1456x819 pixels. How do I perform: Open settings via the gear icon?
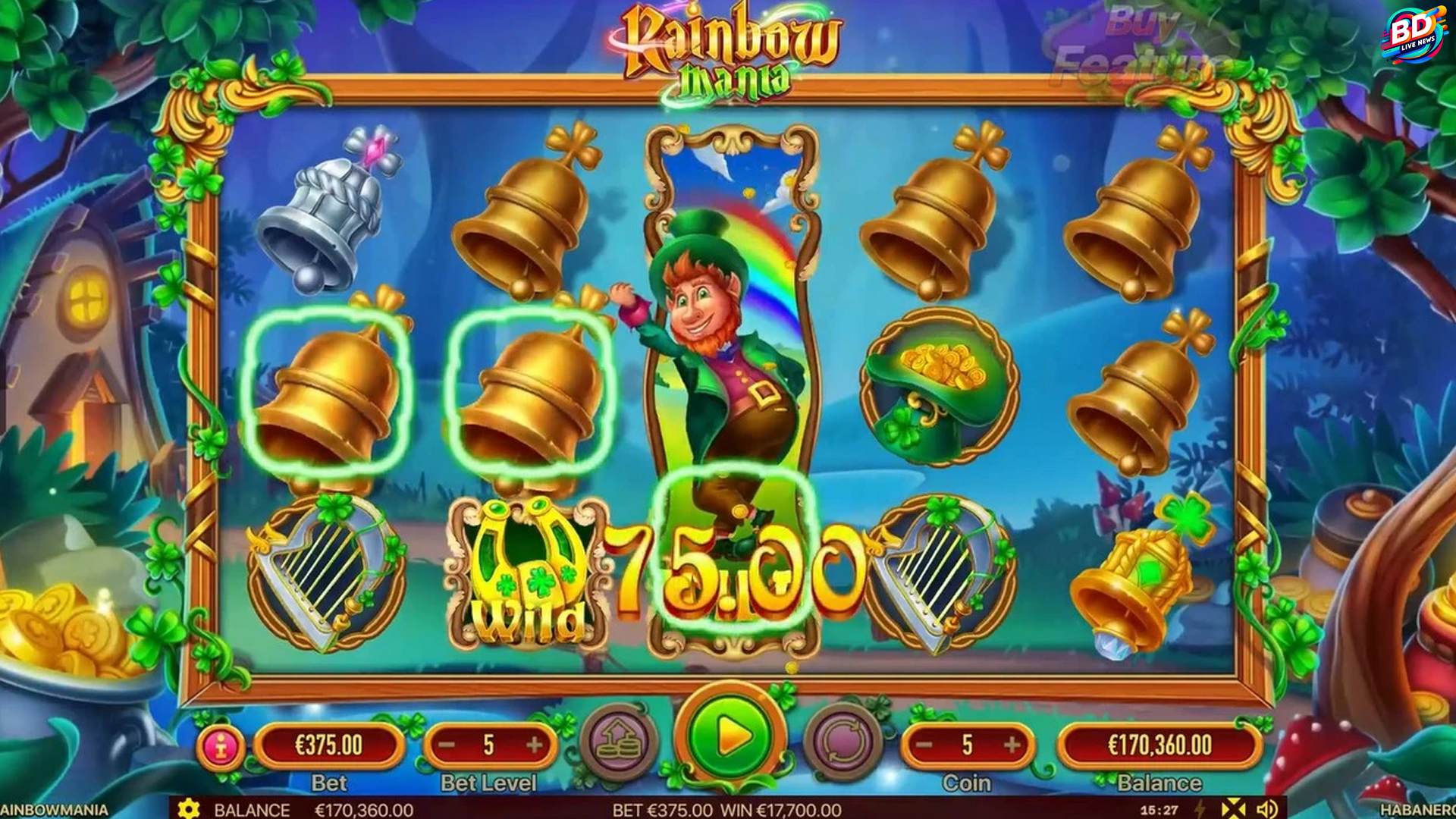[x=189, y=809]
